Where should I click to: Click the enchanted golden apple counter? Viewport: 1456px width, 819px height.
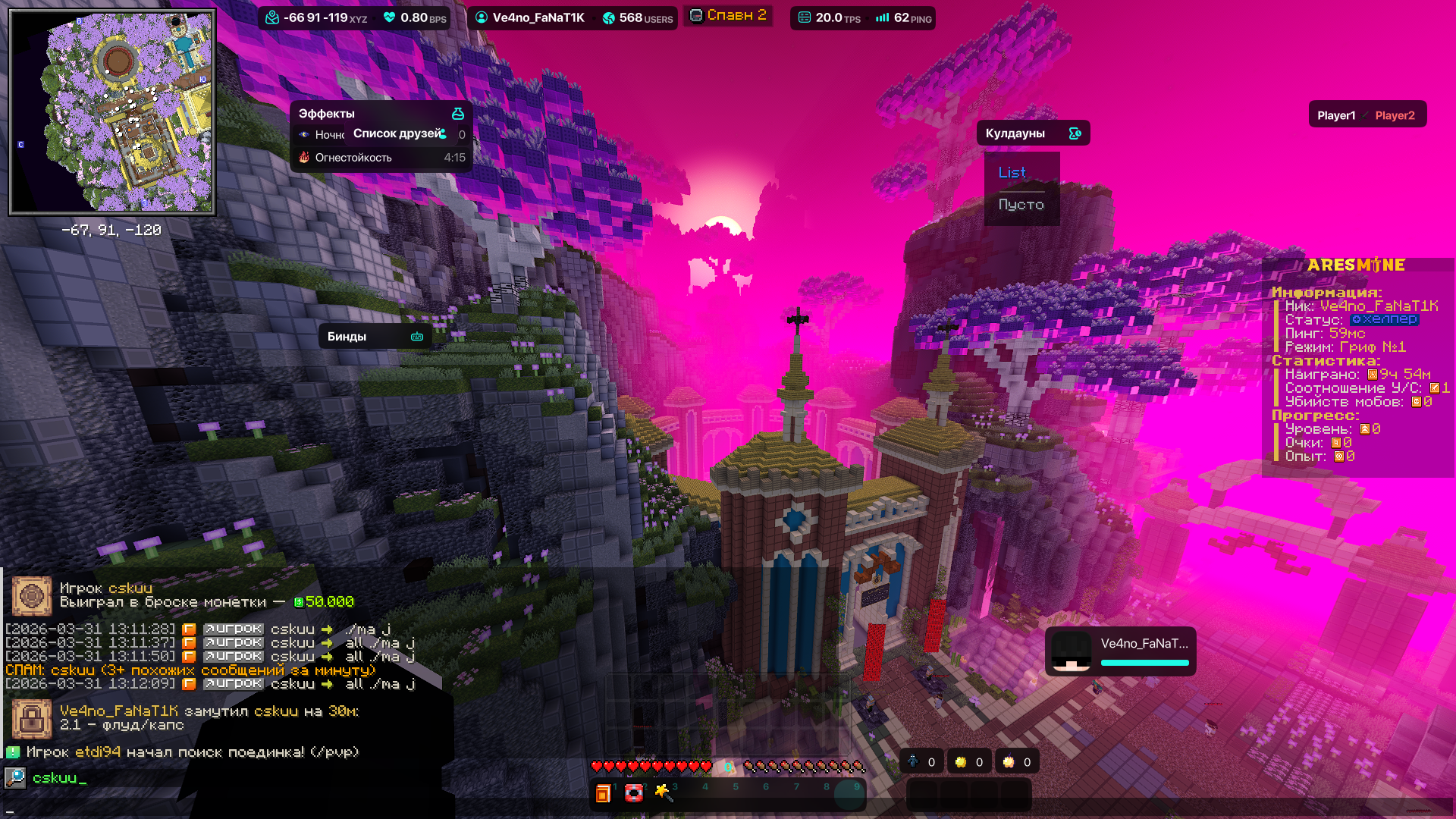(x=1018, y=762)
